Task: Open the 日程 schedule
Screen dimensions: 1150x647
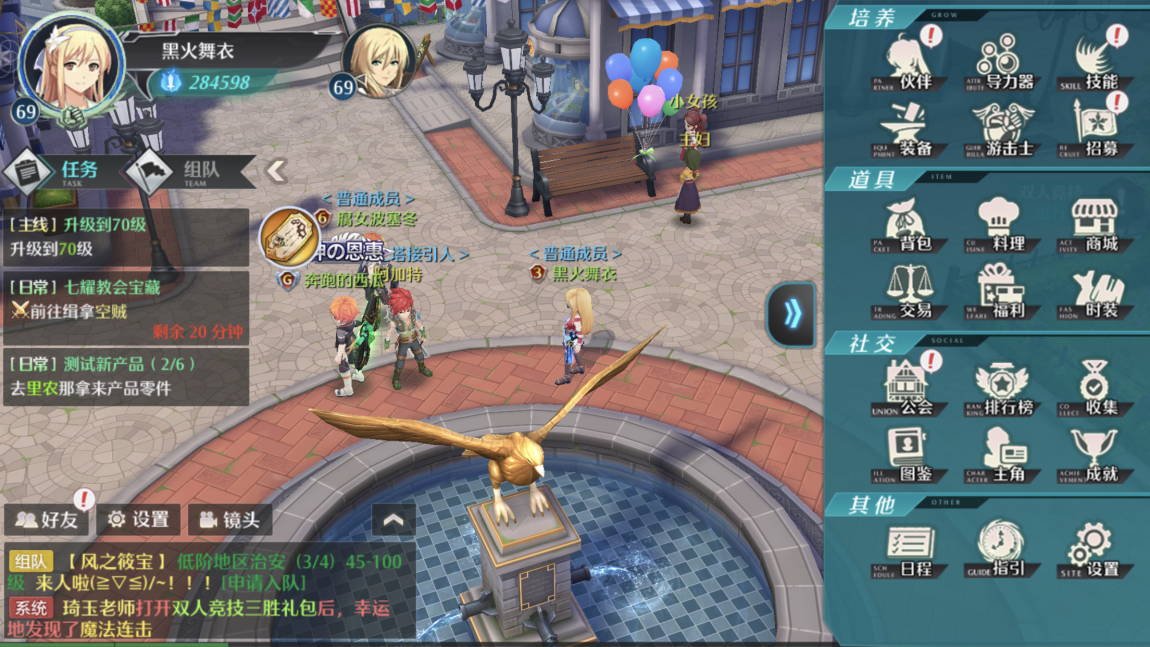Action: tap(909, 550)
